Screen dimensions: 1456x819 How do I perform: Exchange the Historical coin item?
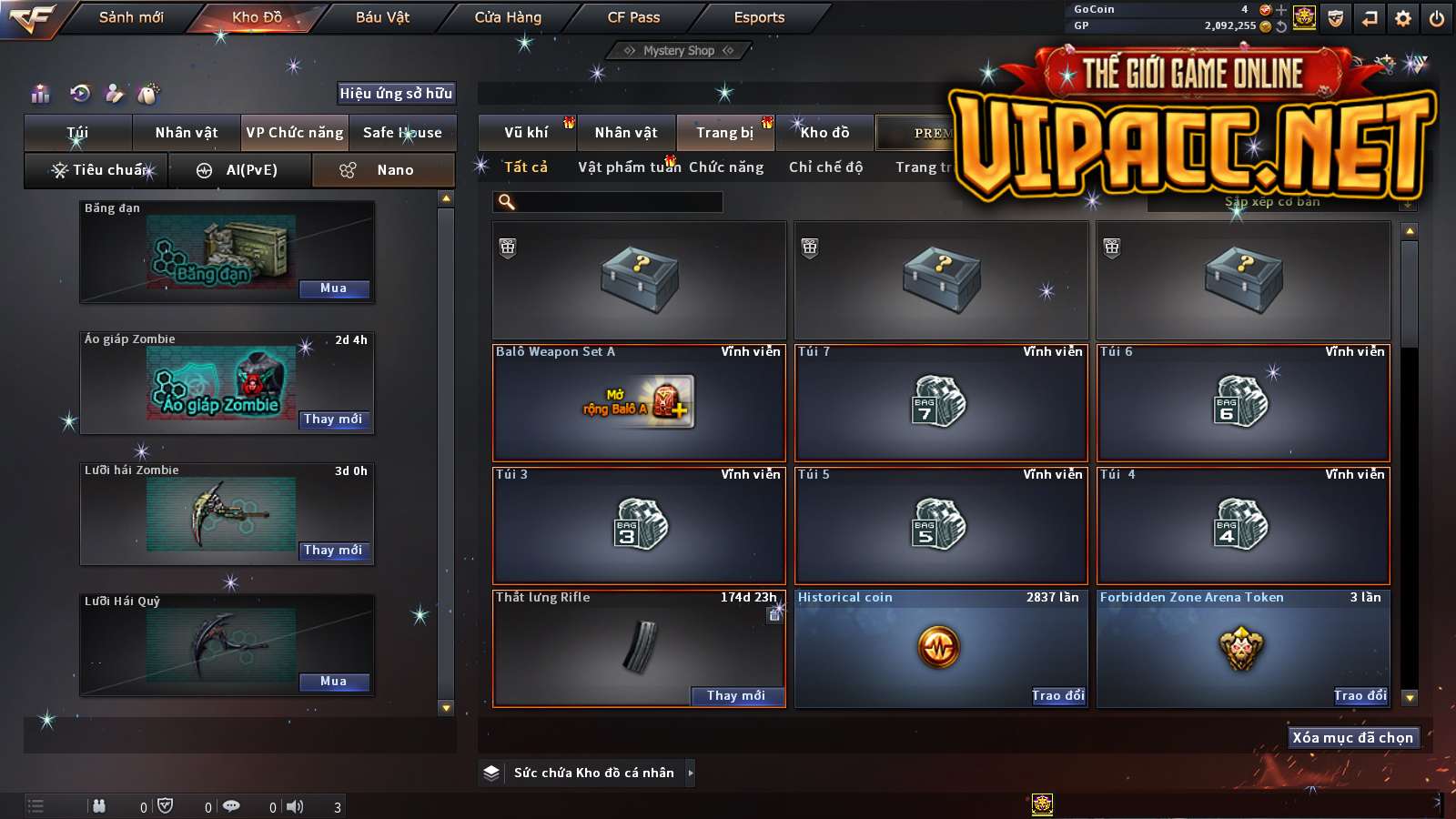[1057, 696]
